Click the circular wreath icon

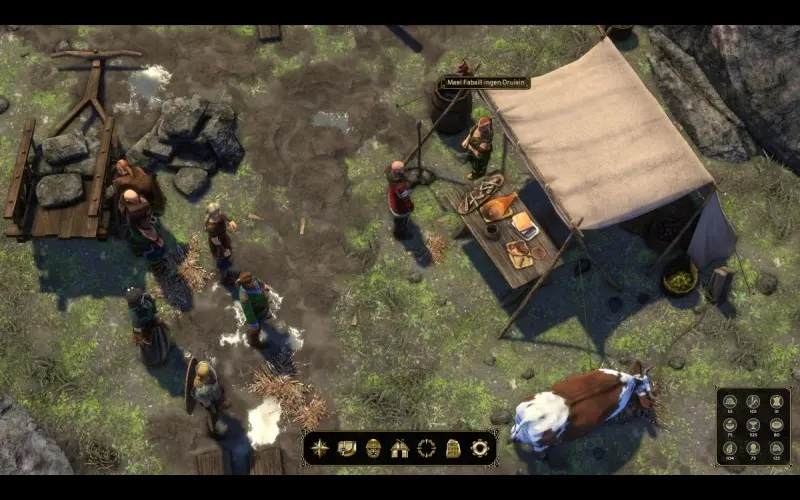coord(427,448)
